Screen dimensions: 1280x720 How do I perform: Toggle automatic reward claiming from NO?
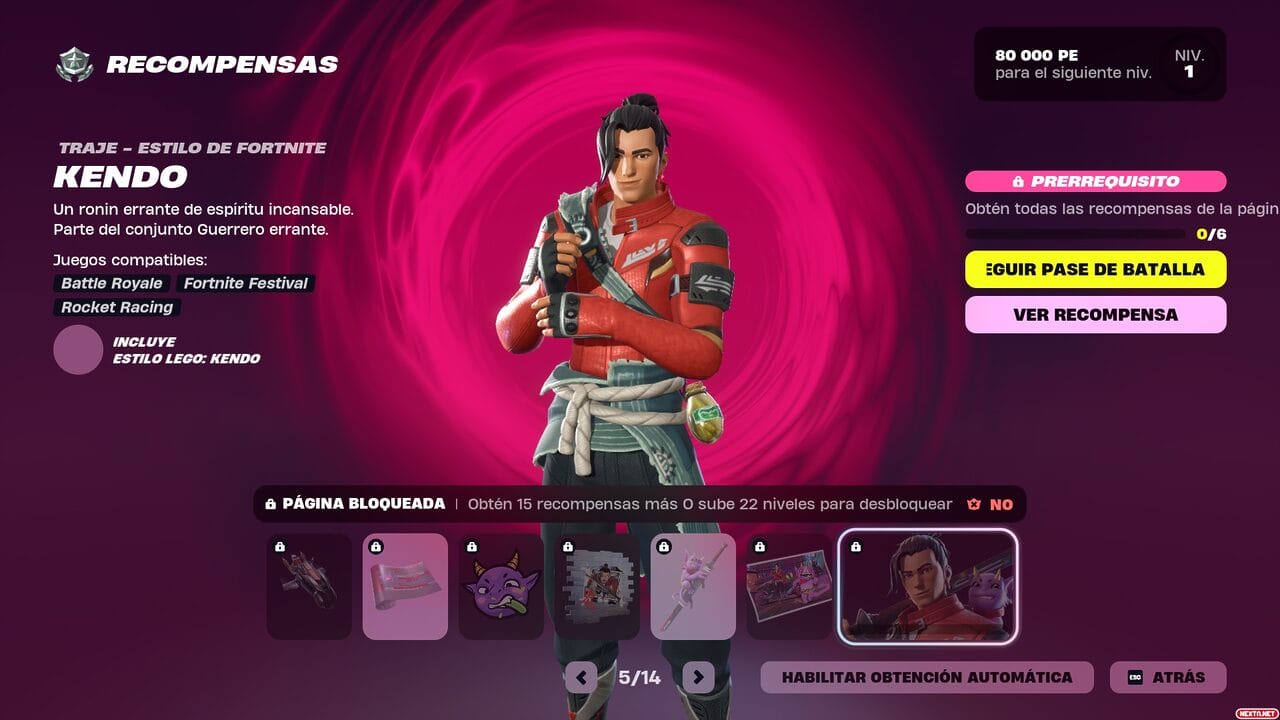[1001, 504]
